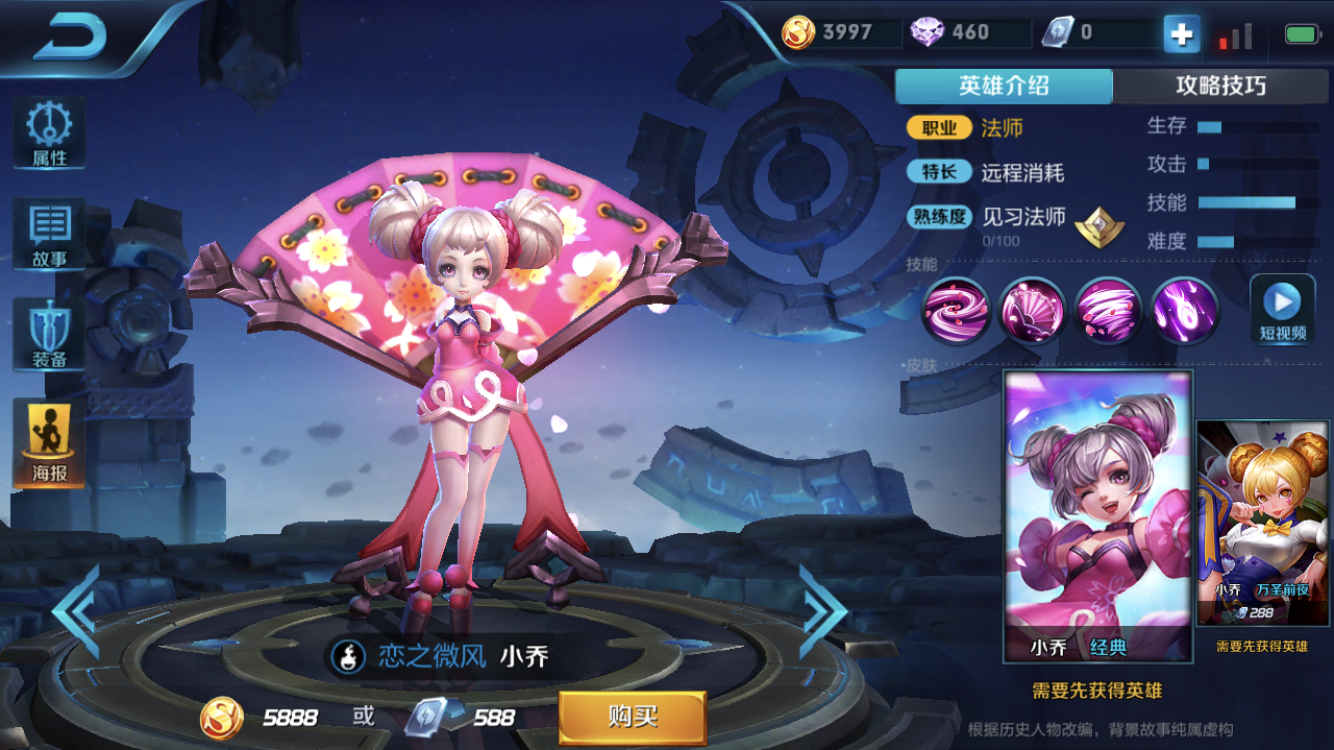Screen dimensions: 1334x750
Task: Click the gold coin balance icon
Action: (797, 31)
